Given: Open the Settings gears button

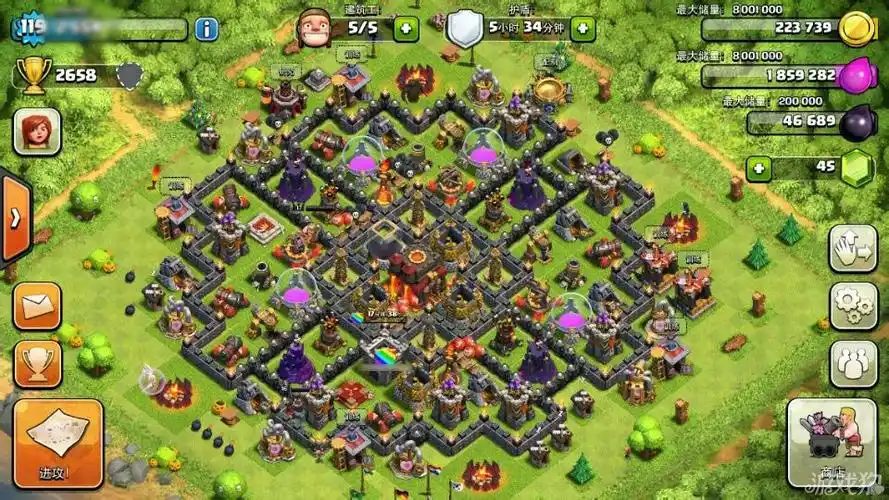Looking at the screenshot, I should tap(852, 306).
